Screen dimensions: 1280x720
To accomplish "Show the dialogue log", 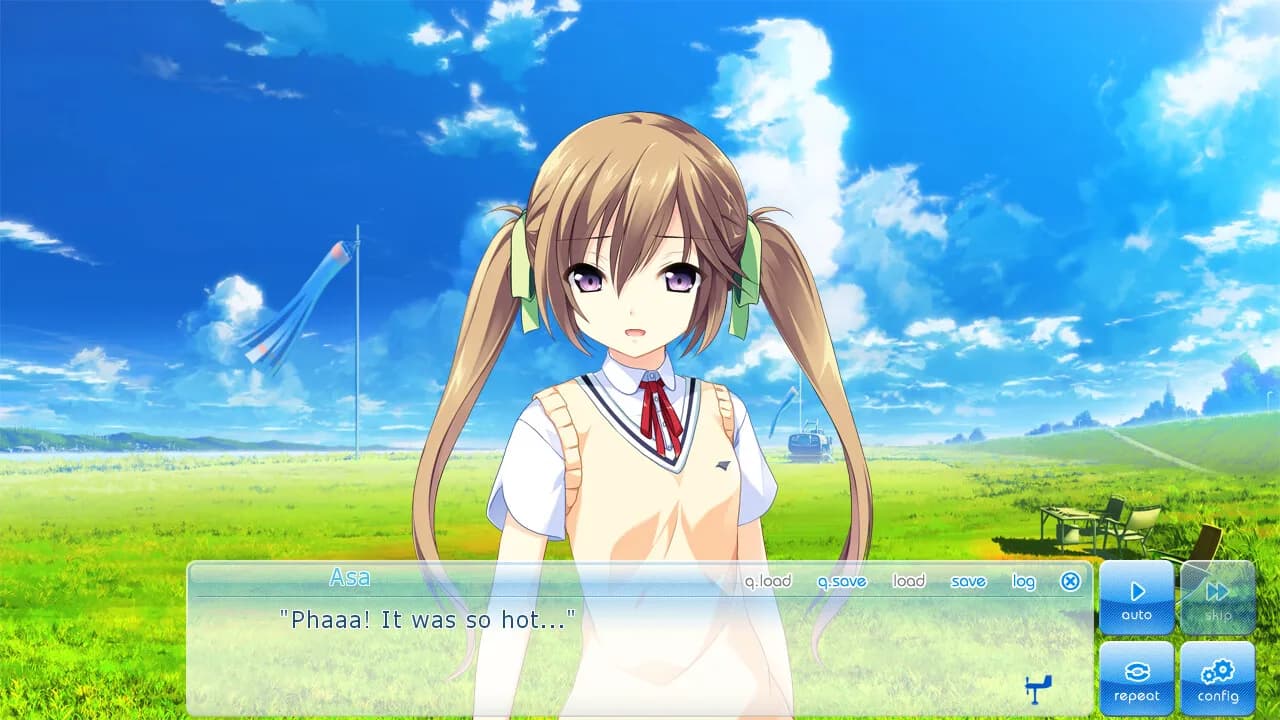I will [x=1023, y=581].
